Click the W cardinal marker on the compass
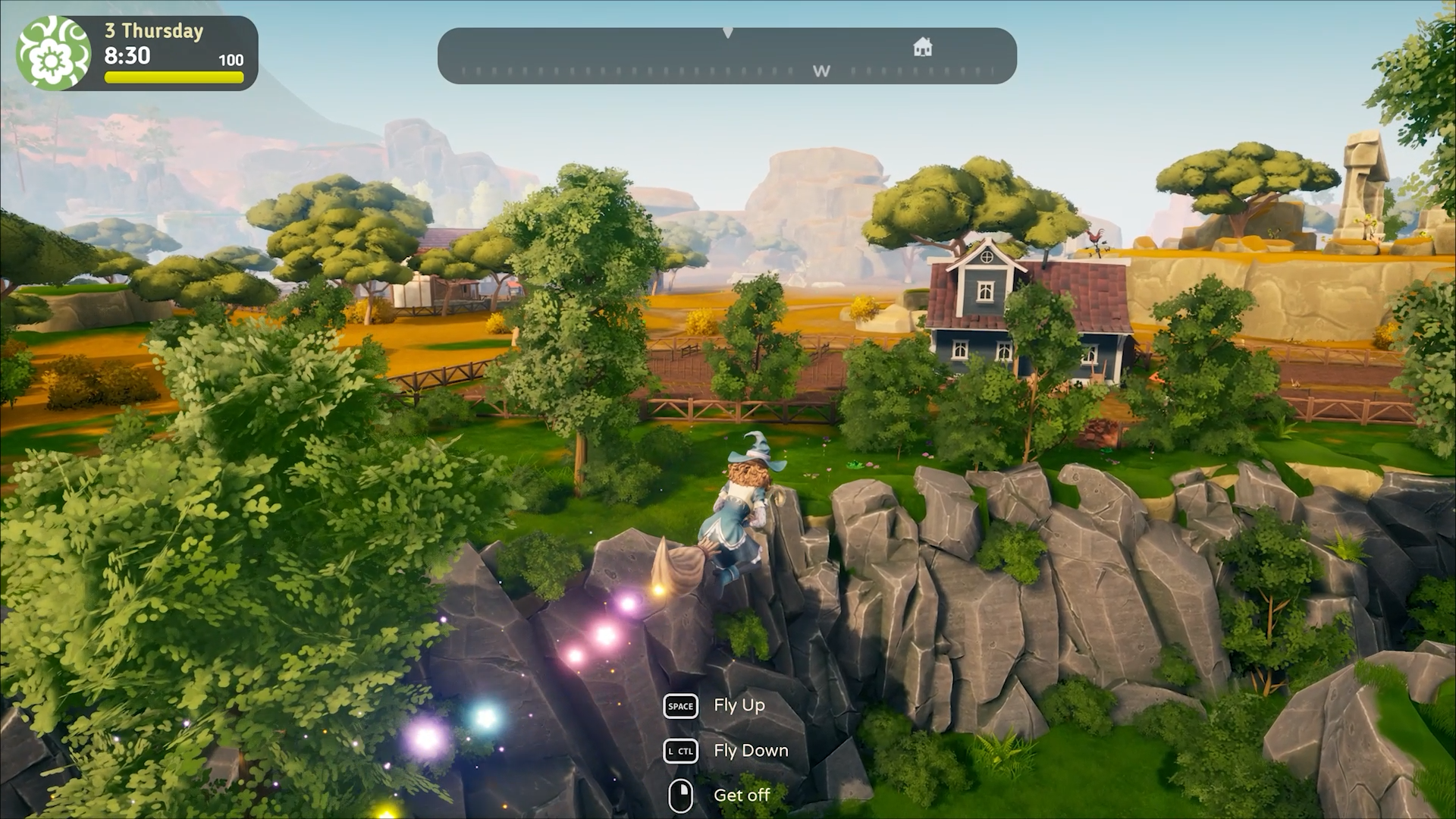 point(822,71)
